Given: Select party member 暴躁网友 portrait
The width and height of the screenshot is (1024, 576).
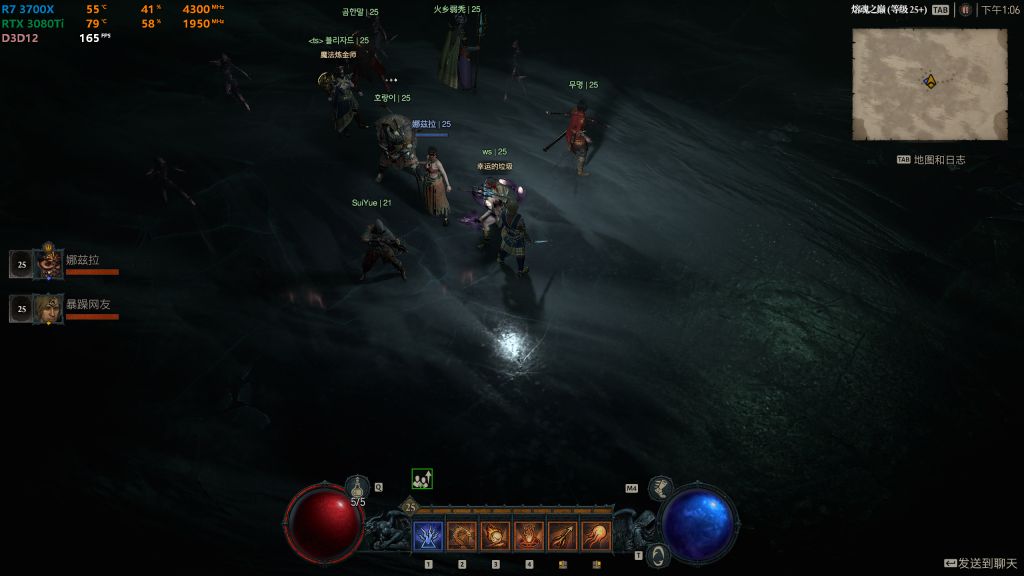Looking at the screenshot, I should click(x=49, y=309).
